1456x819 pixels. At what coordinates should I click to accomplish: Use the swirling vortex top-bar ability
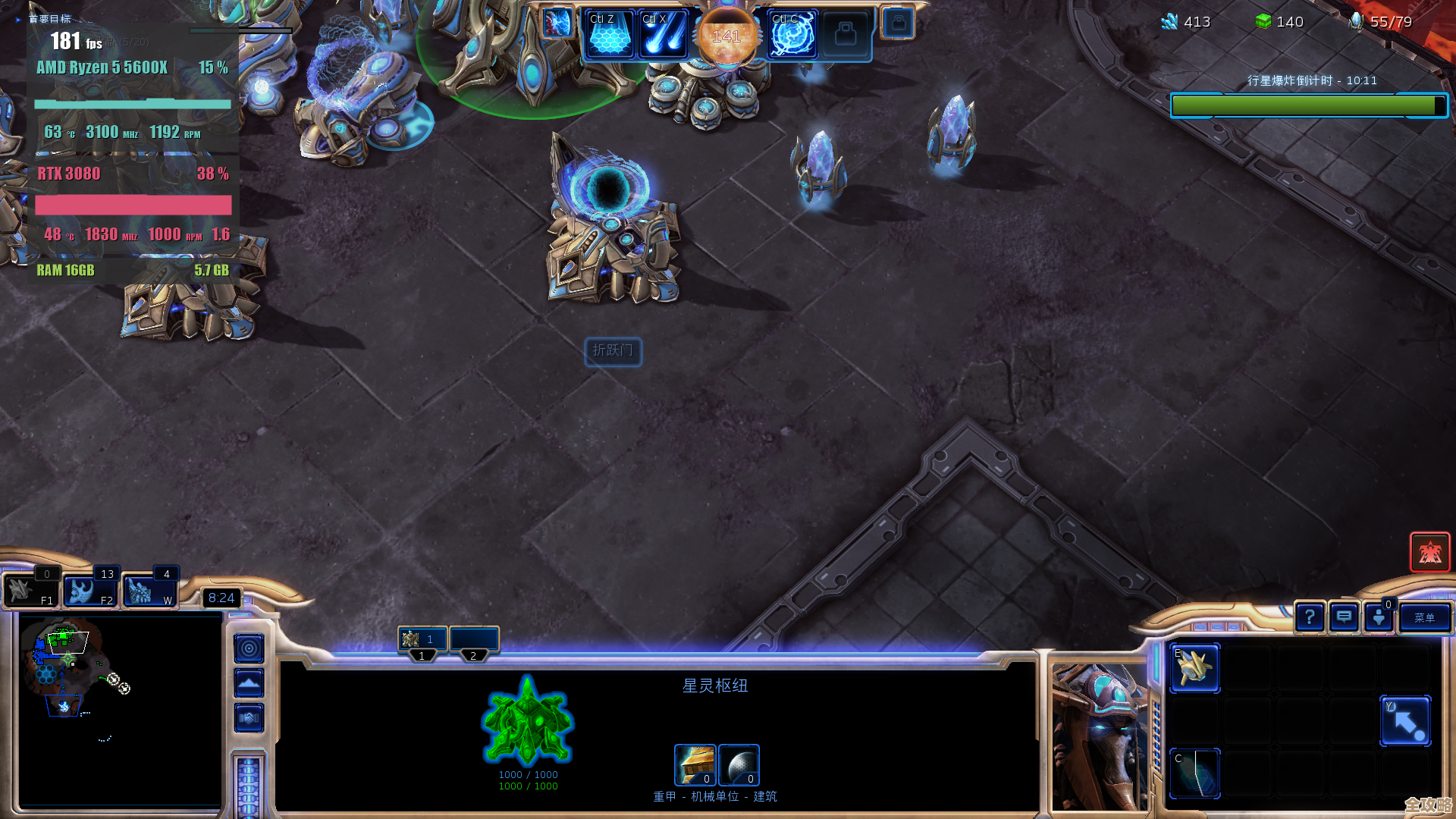792,35
